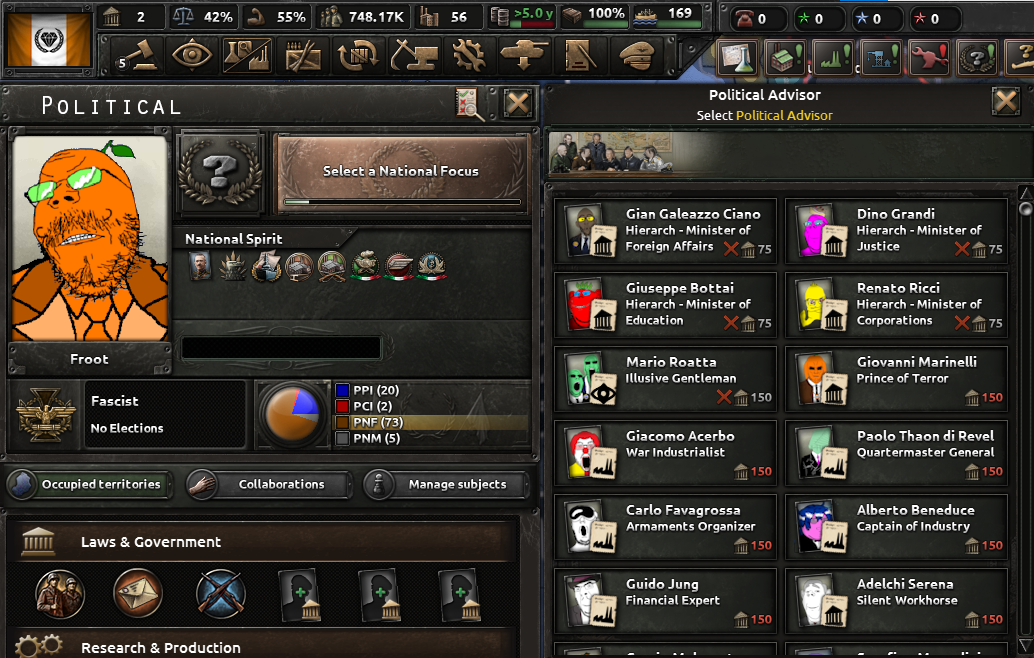Screen dimensions: 1034x658
Task: Select a National Focus
Action: pyautogui.click(x=401, y=173)
